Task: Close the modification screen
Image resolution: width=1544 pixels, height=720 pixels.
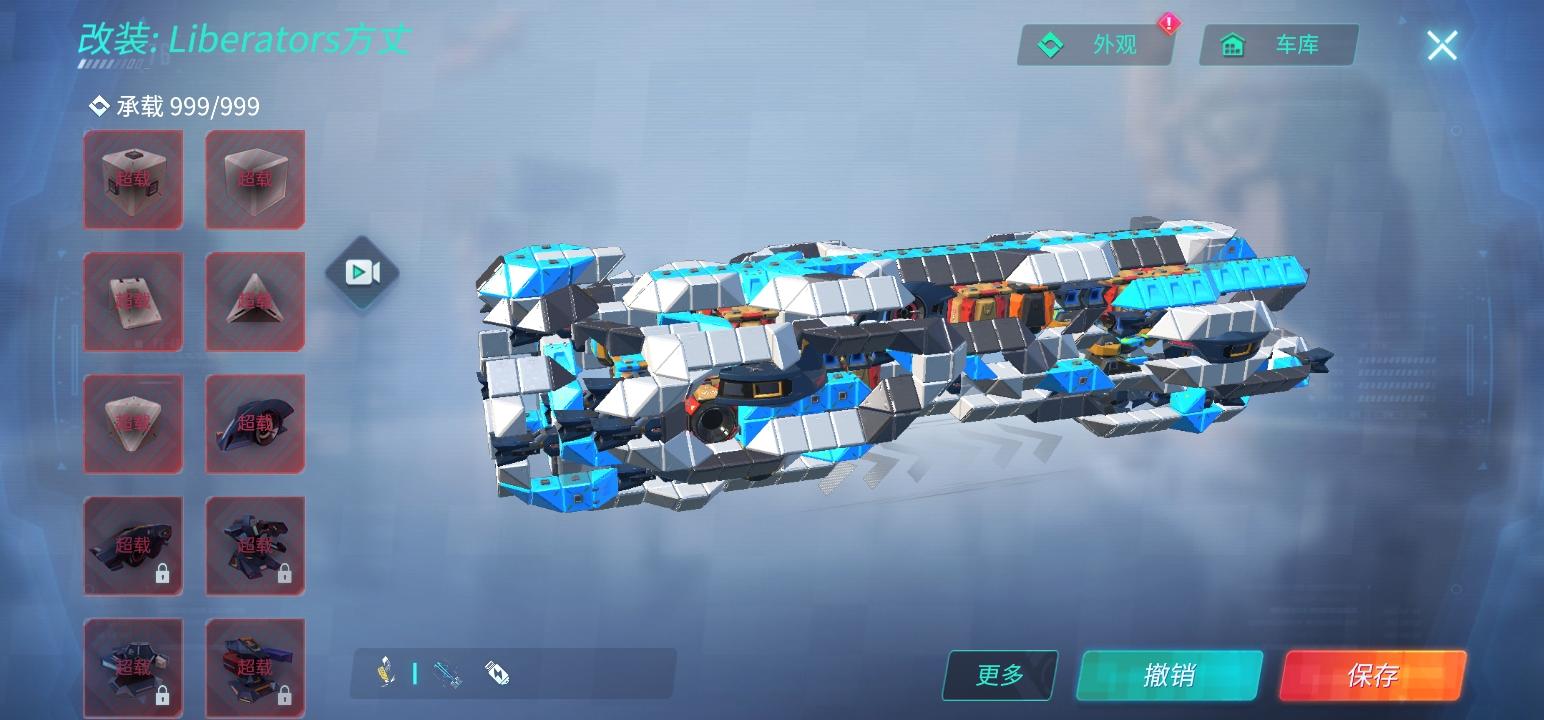Action: (x=1441, y=45)
